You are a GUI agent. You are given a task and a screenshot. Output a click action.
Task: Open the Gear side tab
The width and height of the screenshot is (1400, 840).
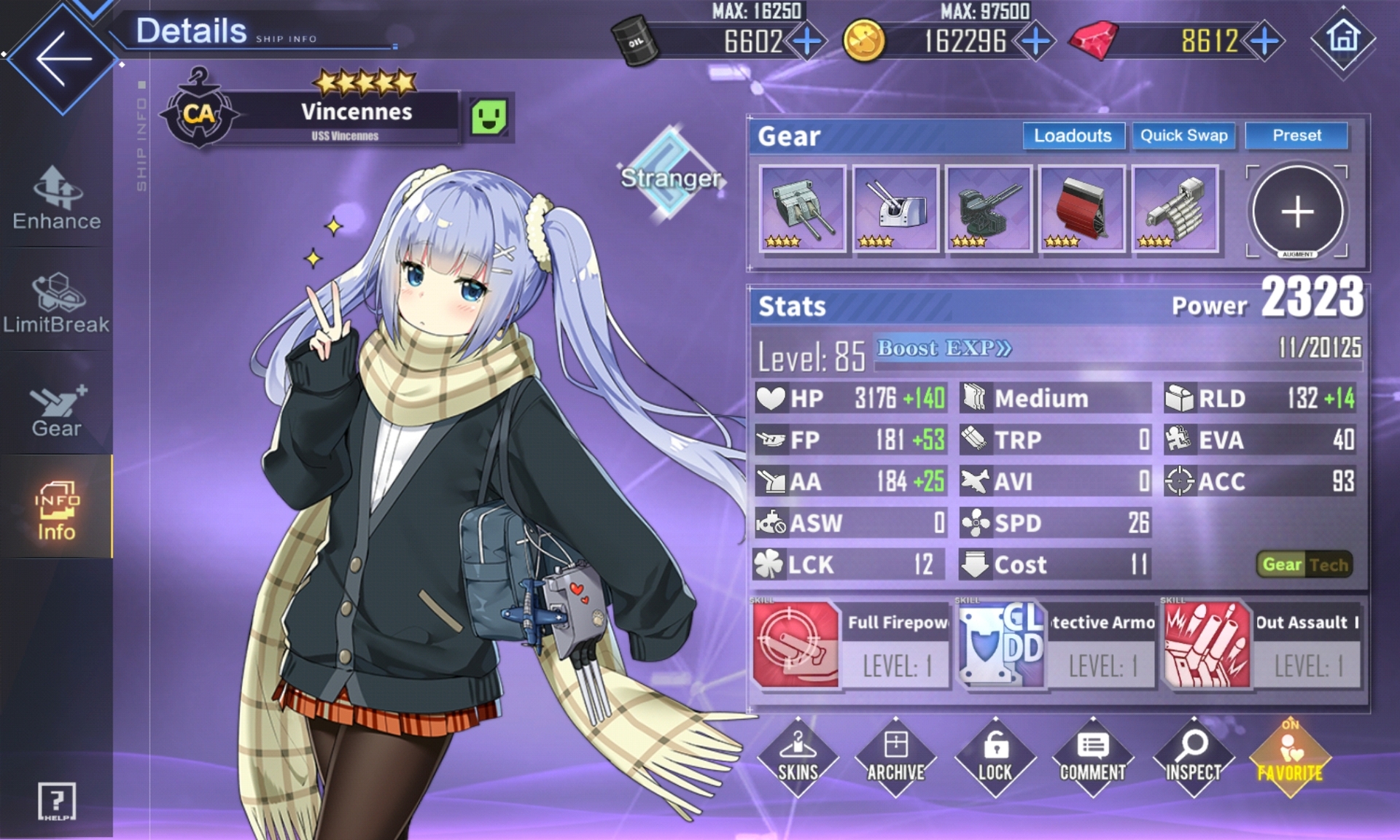point(56,410)
